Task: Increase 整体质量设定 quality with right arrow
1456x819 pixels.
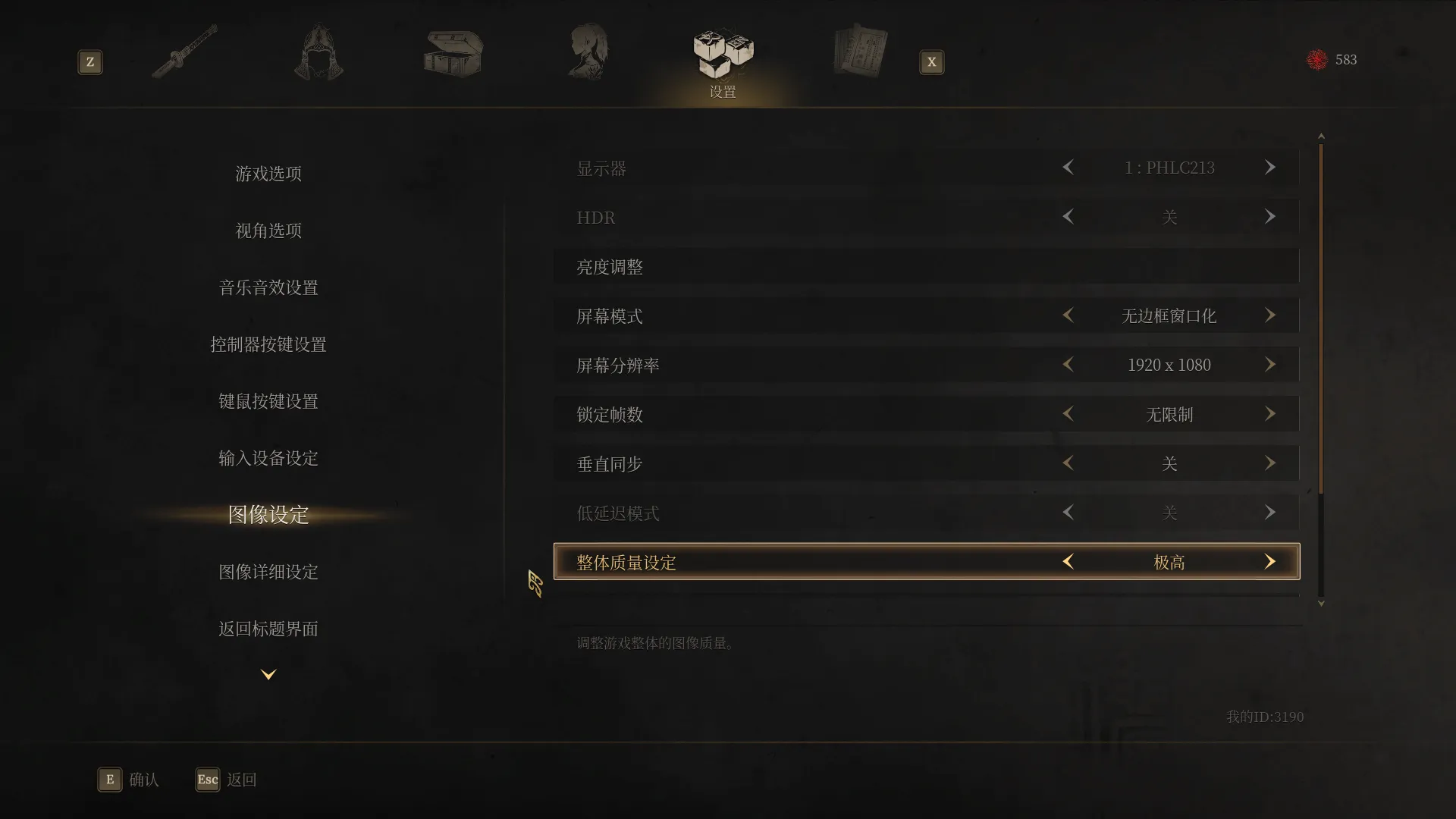Action: pos(1270,561)
